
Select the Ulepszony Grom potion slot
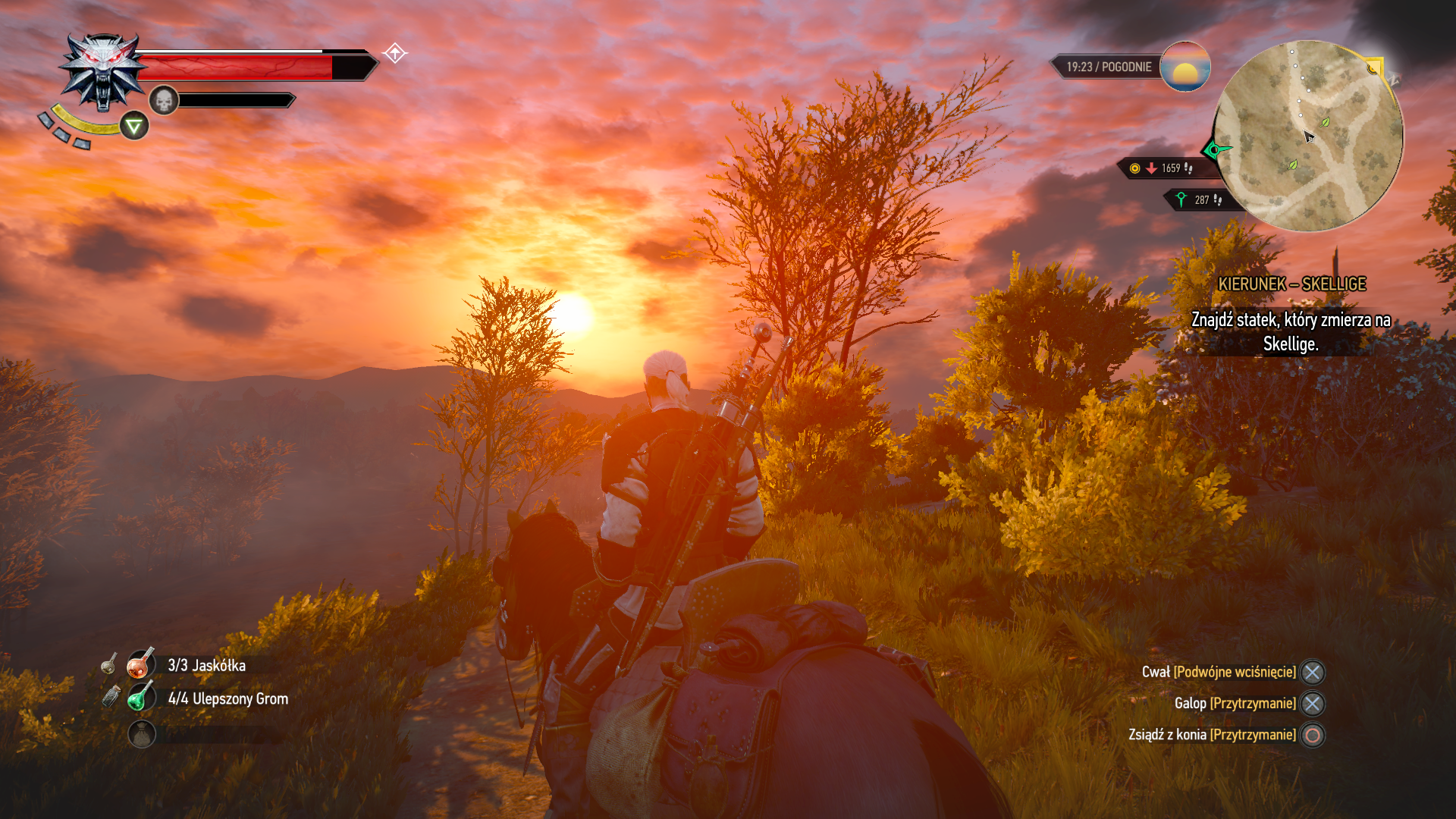(141, 698)
